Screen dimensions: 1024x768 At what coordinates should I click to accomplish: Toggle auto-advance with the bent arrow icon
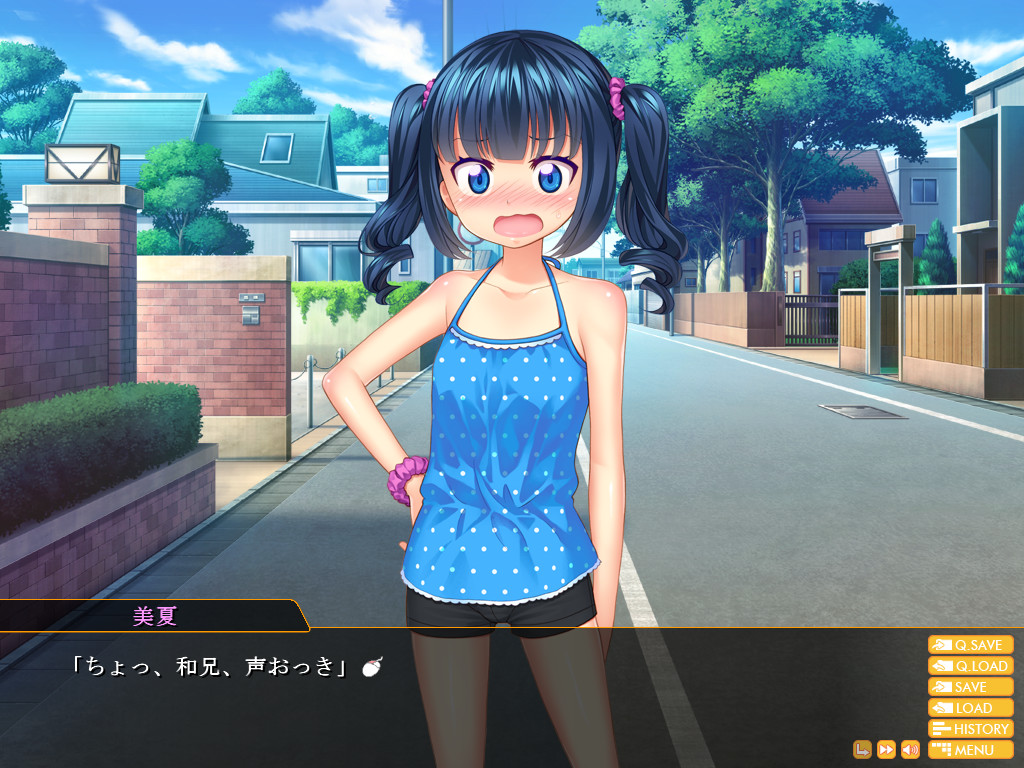(862, 749)
